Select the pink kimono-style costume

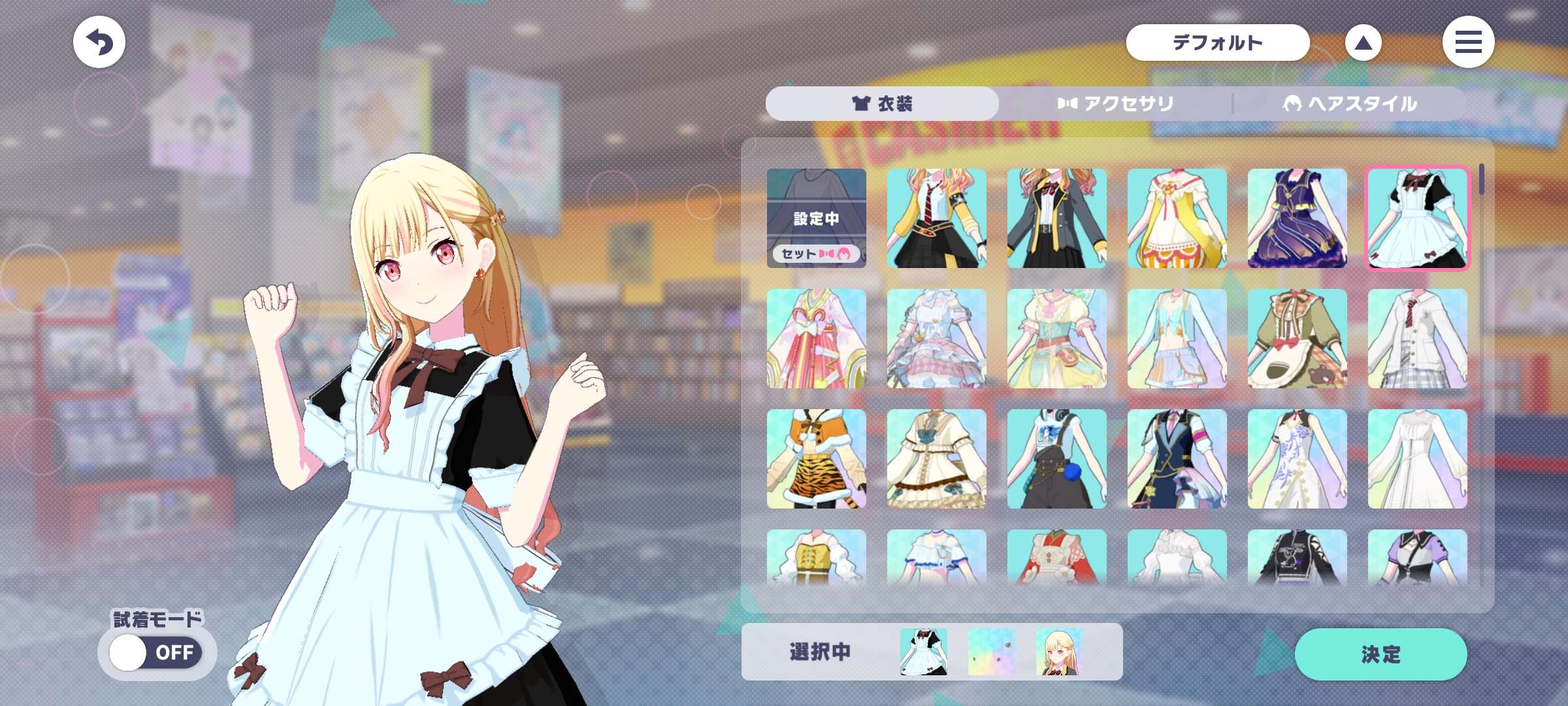[816, 339]
